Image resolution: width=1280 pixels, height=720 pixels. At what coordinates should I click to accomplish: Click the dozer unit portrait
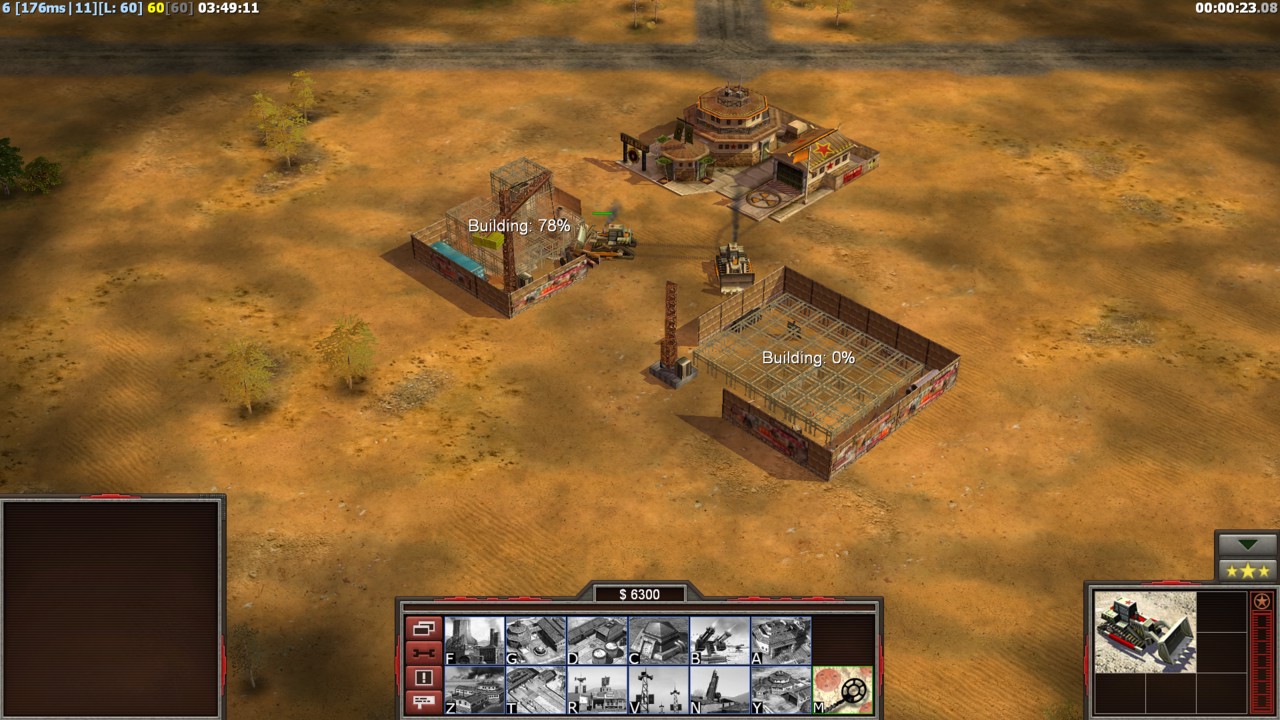[1144, 632]
